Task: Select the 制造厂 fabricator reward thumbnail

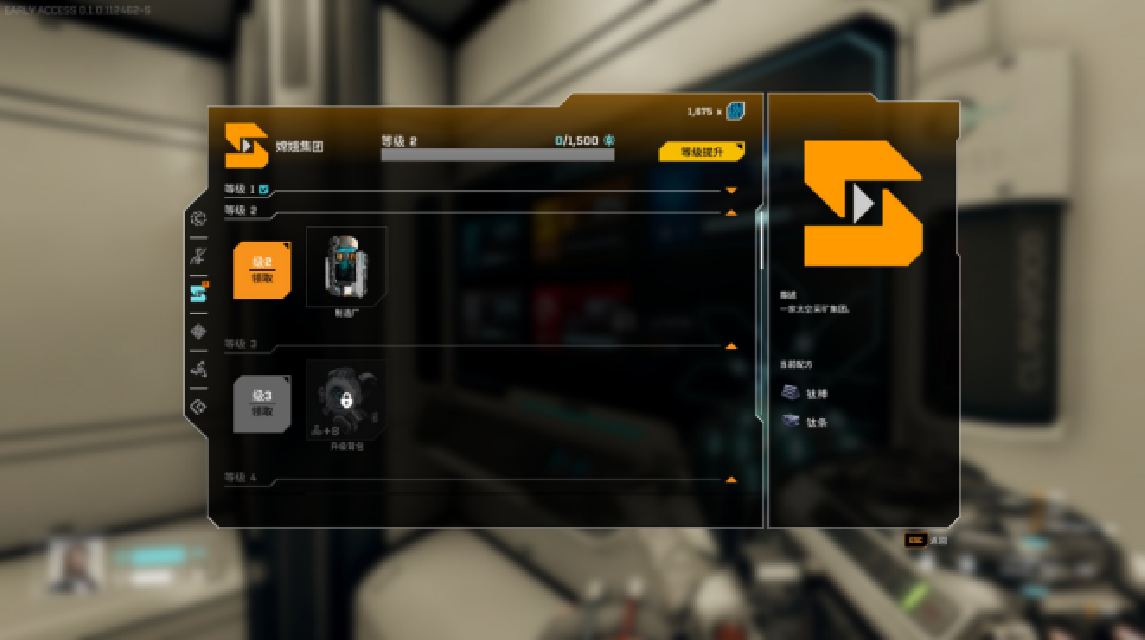Action: 346,267
